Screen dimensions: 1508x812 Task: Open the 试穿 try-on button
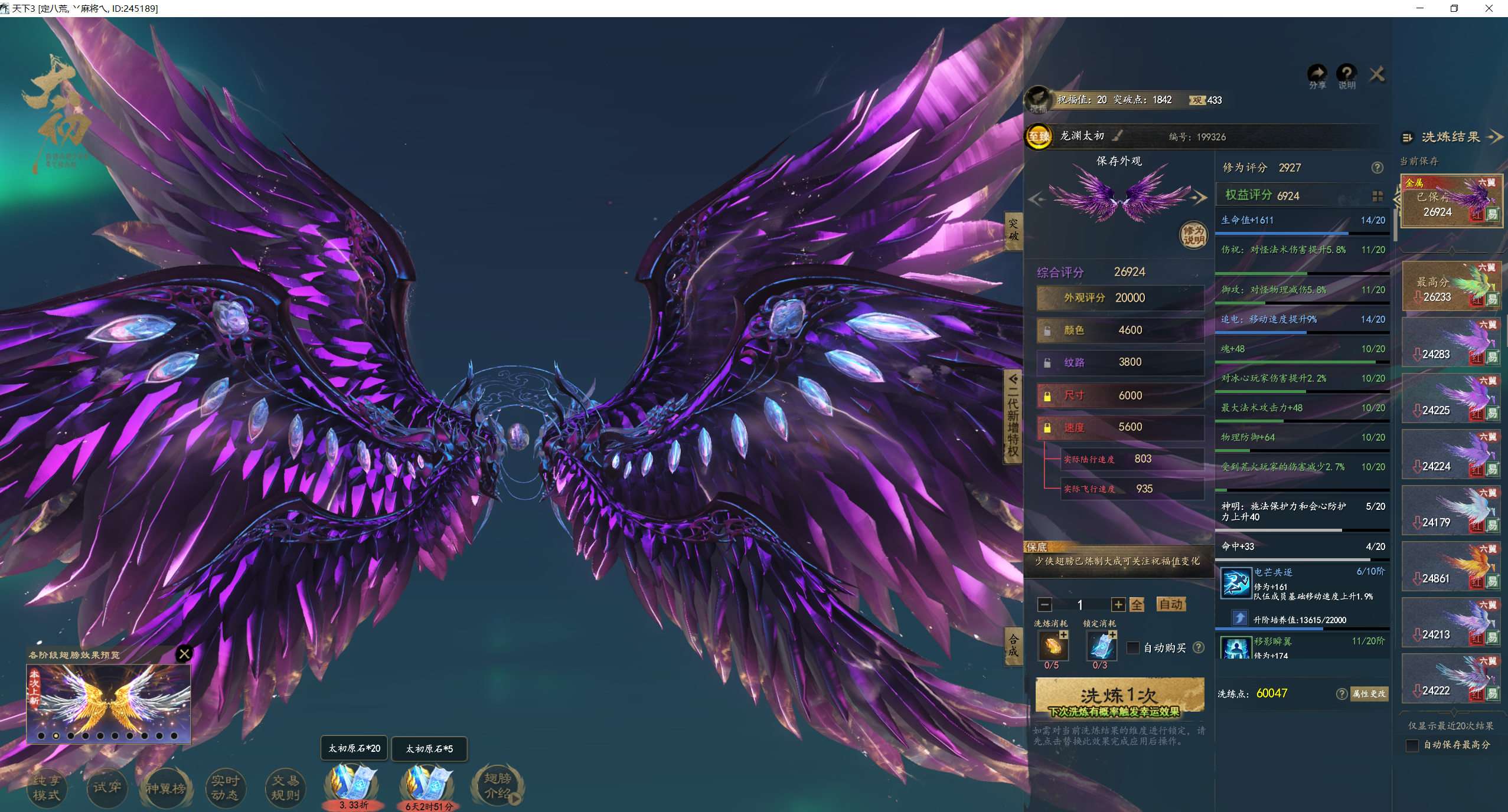[x=107, y=787]
